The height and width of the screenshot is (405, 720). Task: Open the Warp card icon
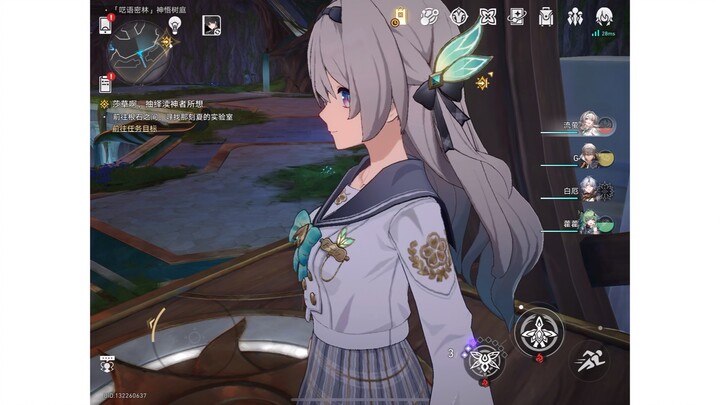click(517, 16)
